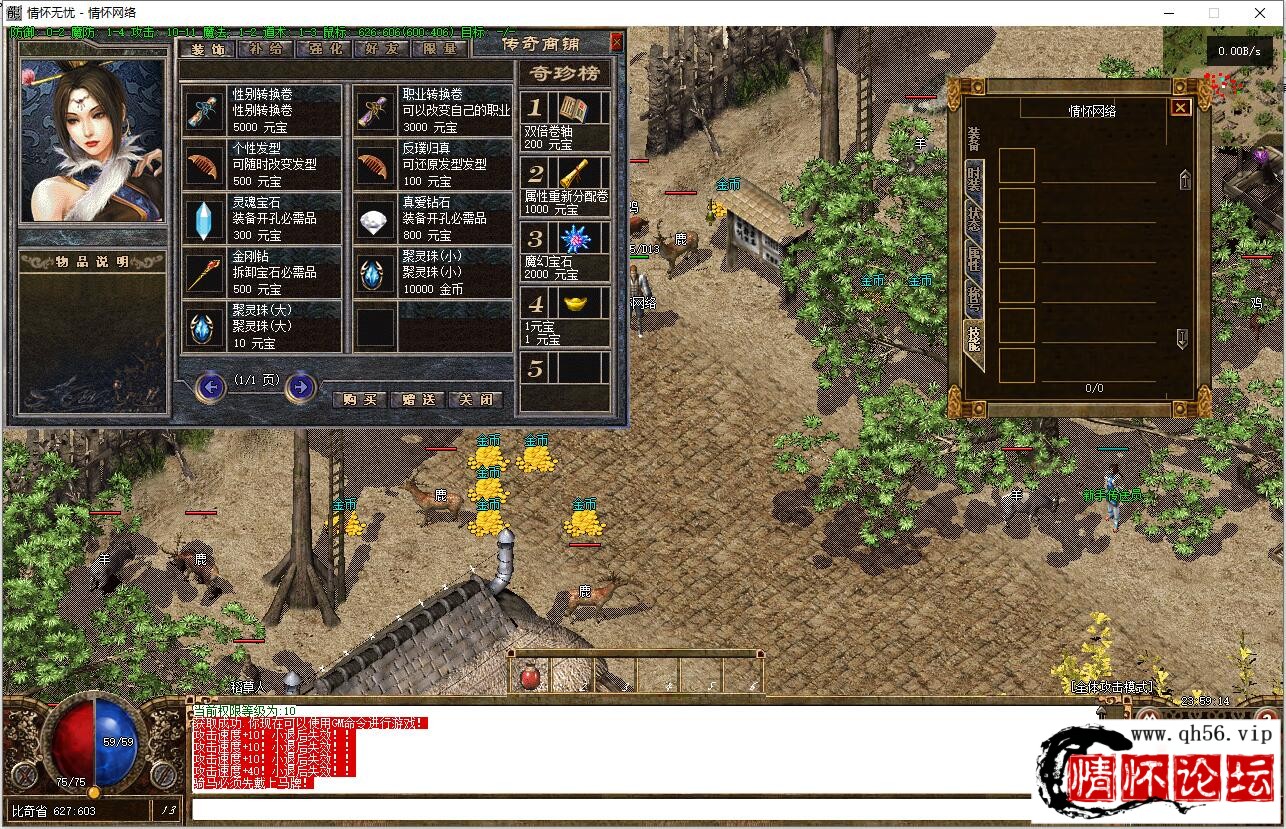This screenshot has width=1286, height=829.
Task: Close the 情怀网络 character panel
Action: pyautogui.click(x=1180, y=107)
